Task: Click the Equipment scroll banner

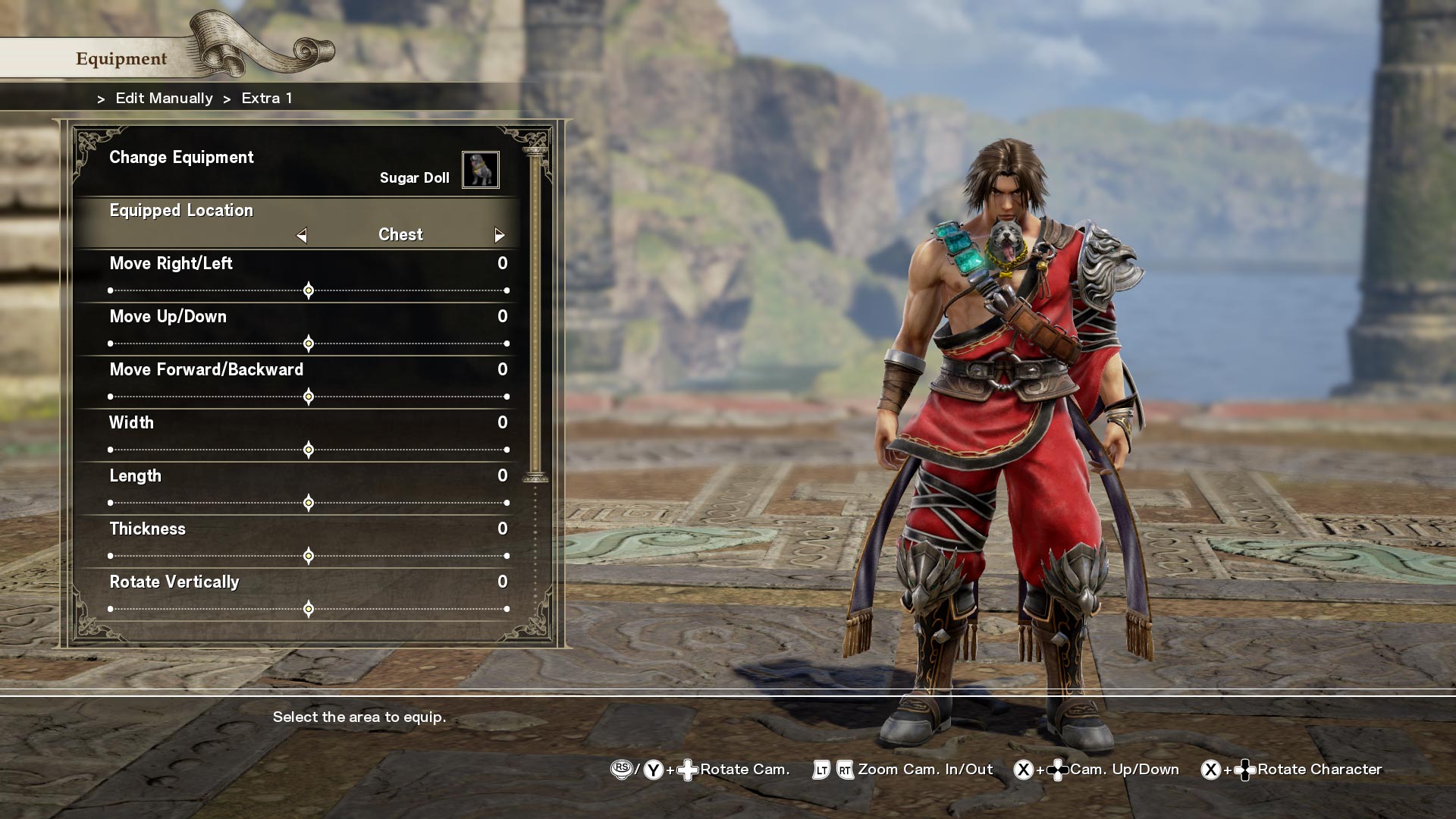Action: point(121,58)
